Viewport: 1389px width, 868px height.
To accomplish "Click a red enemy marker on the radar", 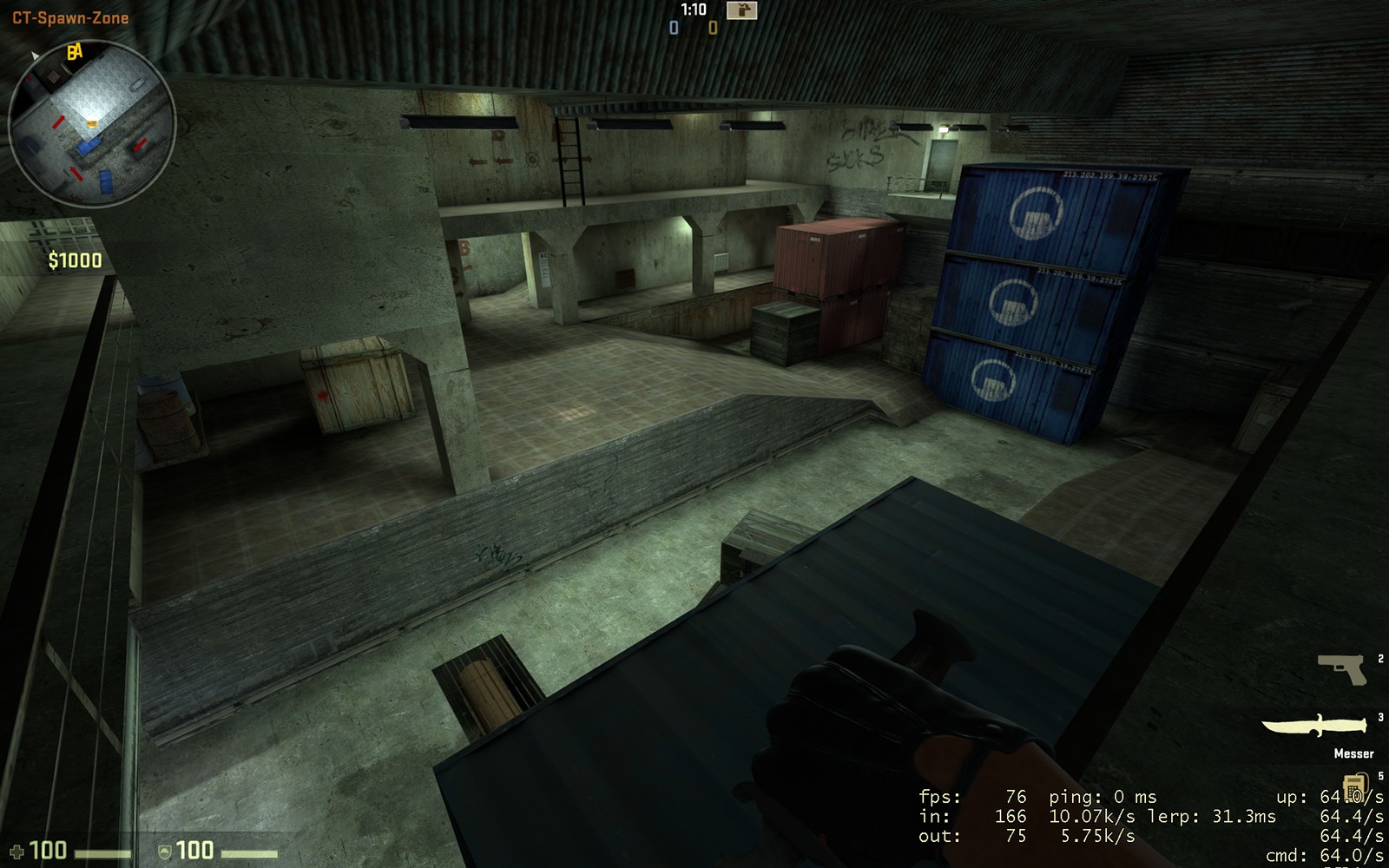I will tap(60, 122).
